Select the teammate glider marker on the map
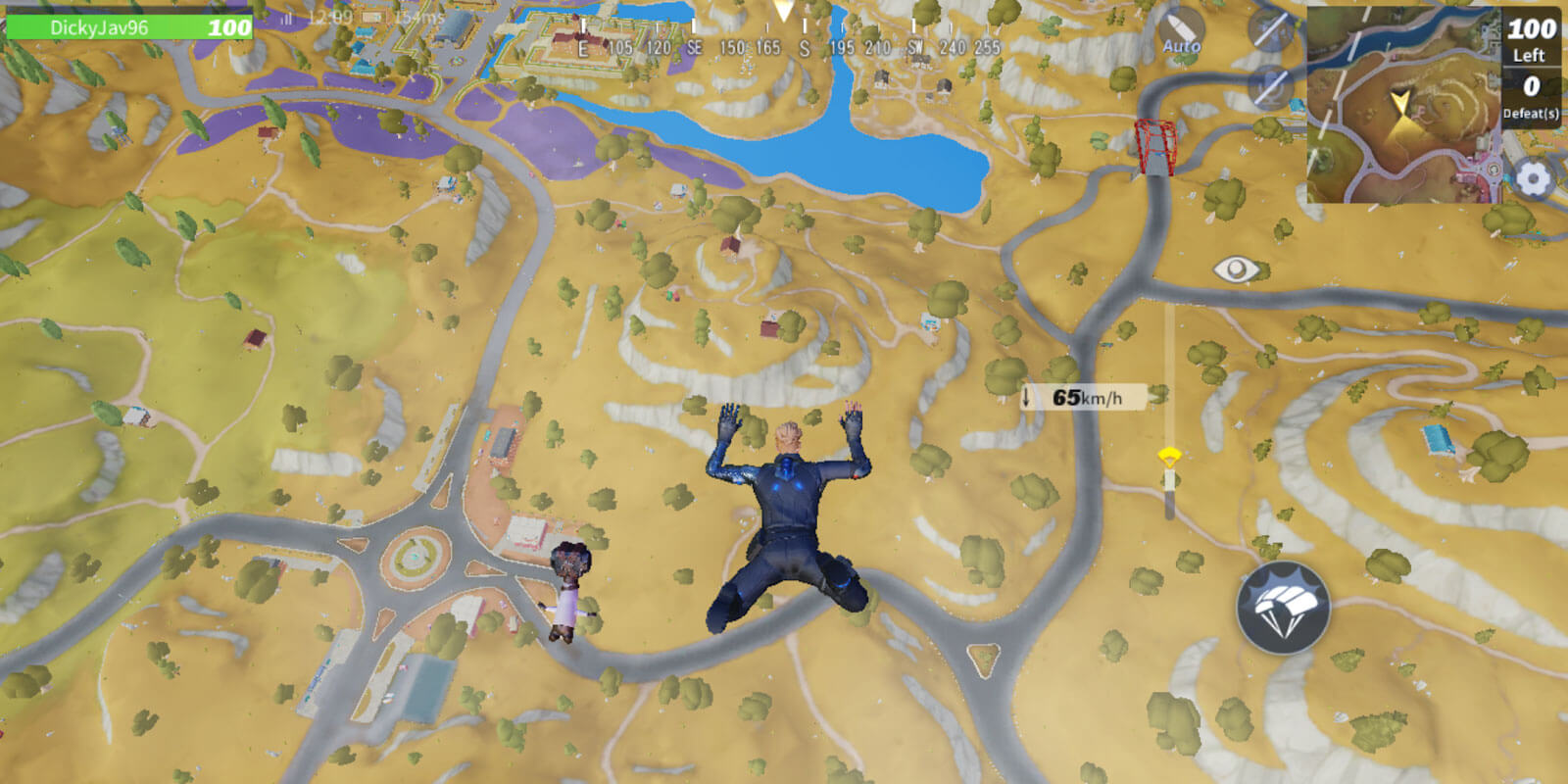The image size is (1568, 784). click(1171, 455)
